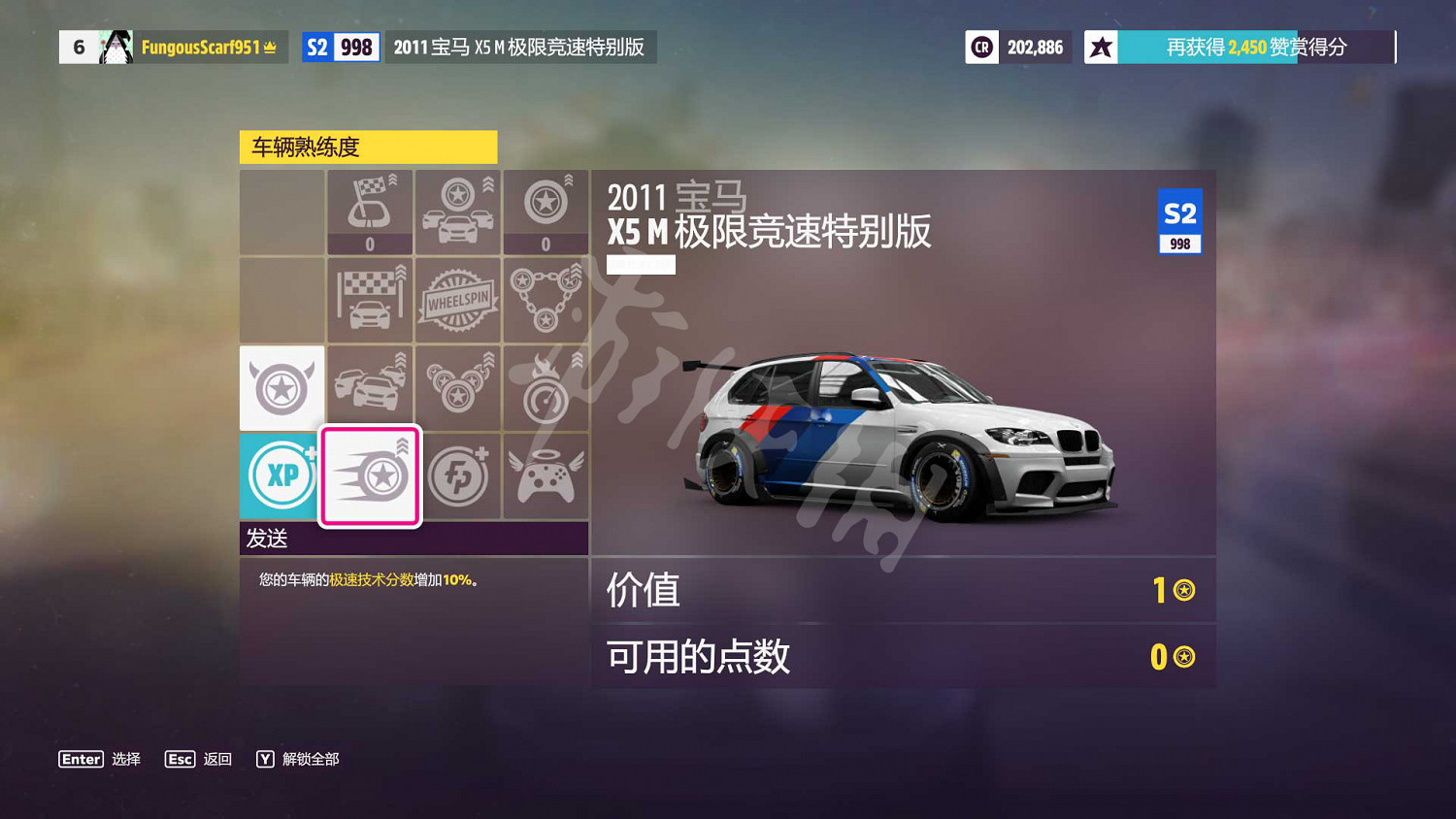Click the FungousScarf951 player avatar

116,46
